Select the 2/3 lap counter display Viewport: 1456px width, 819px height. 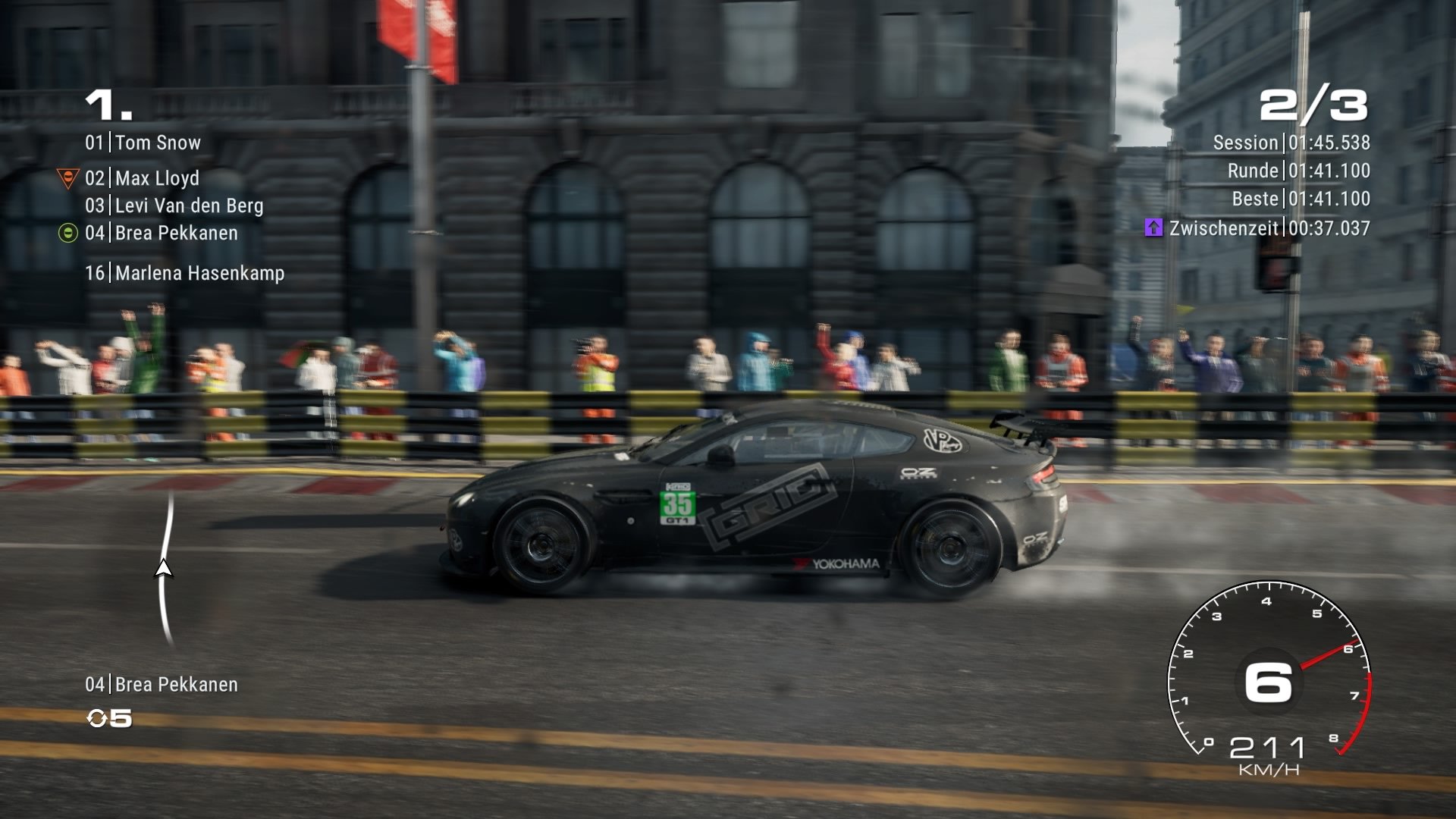tap(1312, 106)
